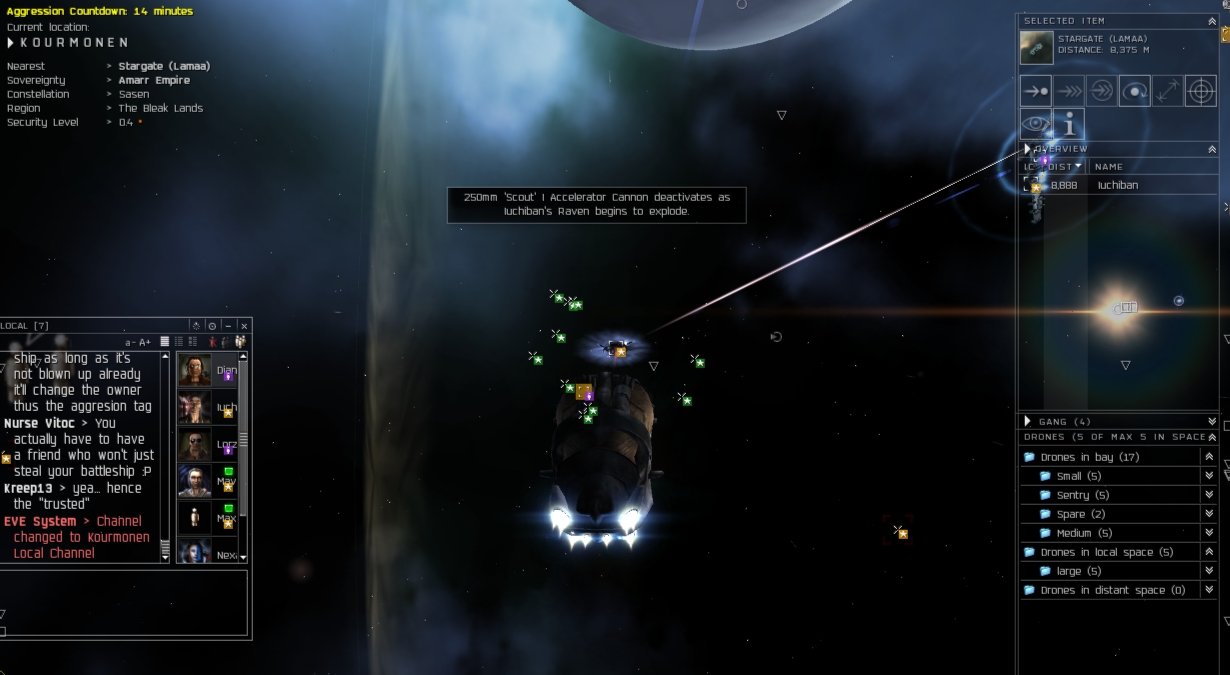Select Iuchiban in the overview list
This screenshot has width=1230, height=675.
[1117, 185]
